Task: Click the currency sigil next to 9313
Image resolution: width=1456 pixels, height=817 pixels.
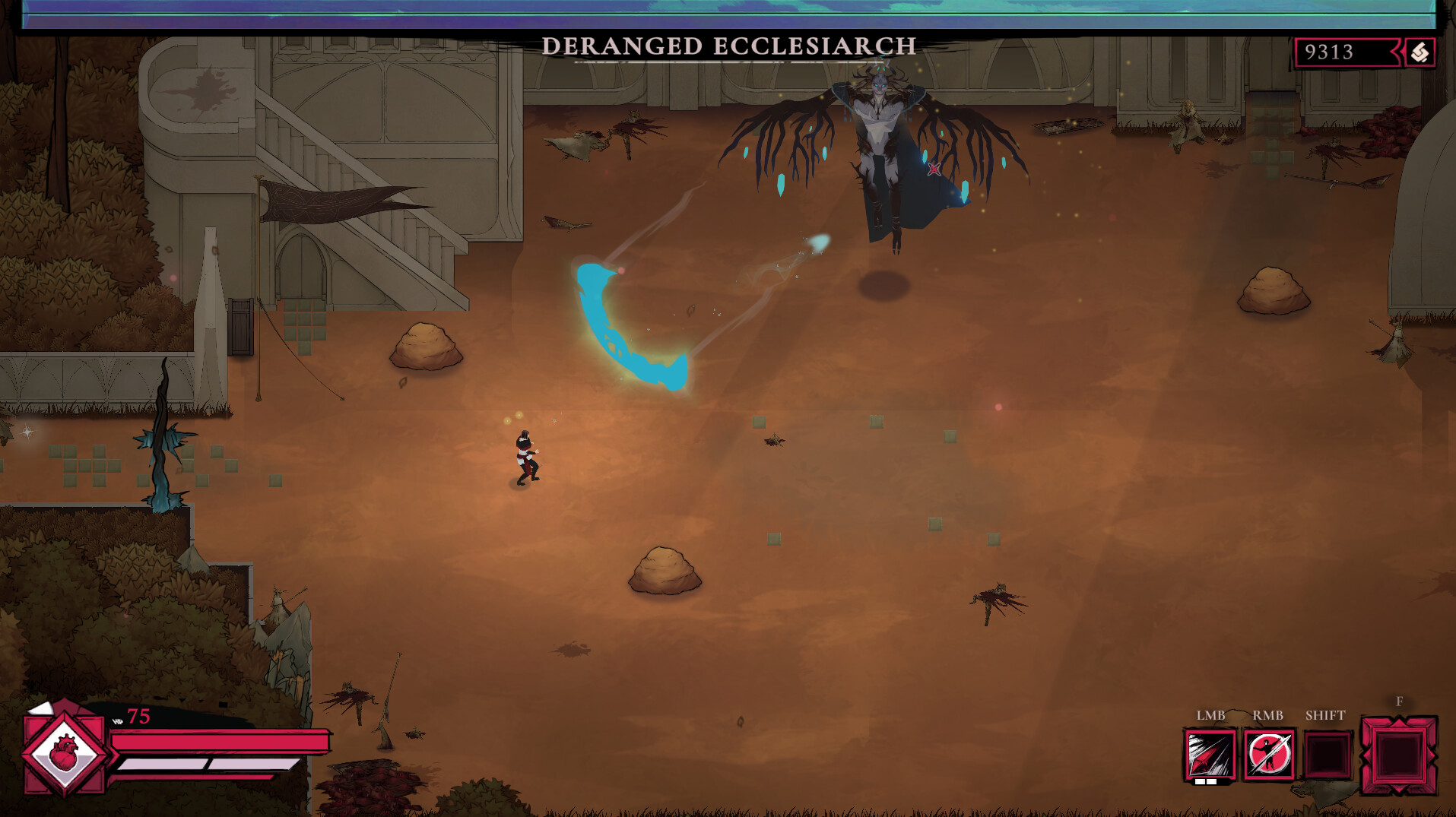Action: [x=1421, y=51]
